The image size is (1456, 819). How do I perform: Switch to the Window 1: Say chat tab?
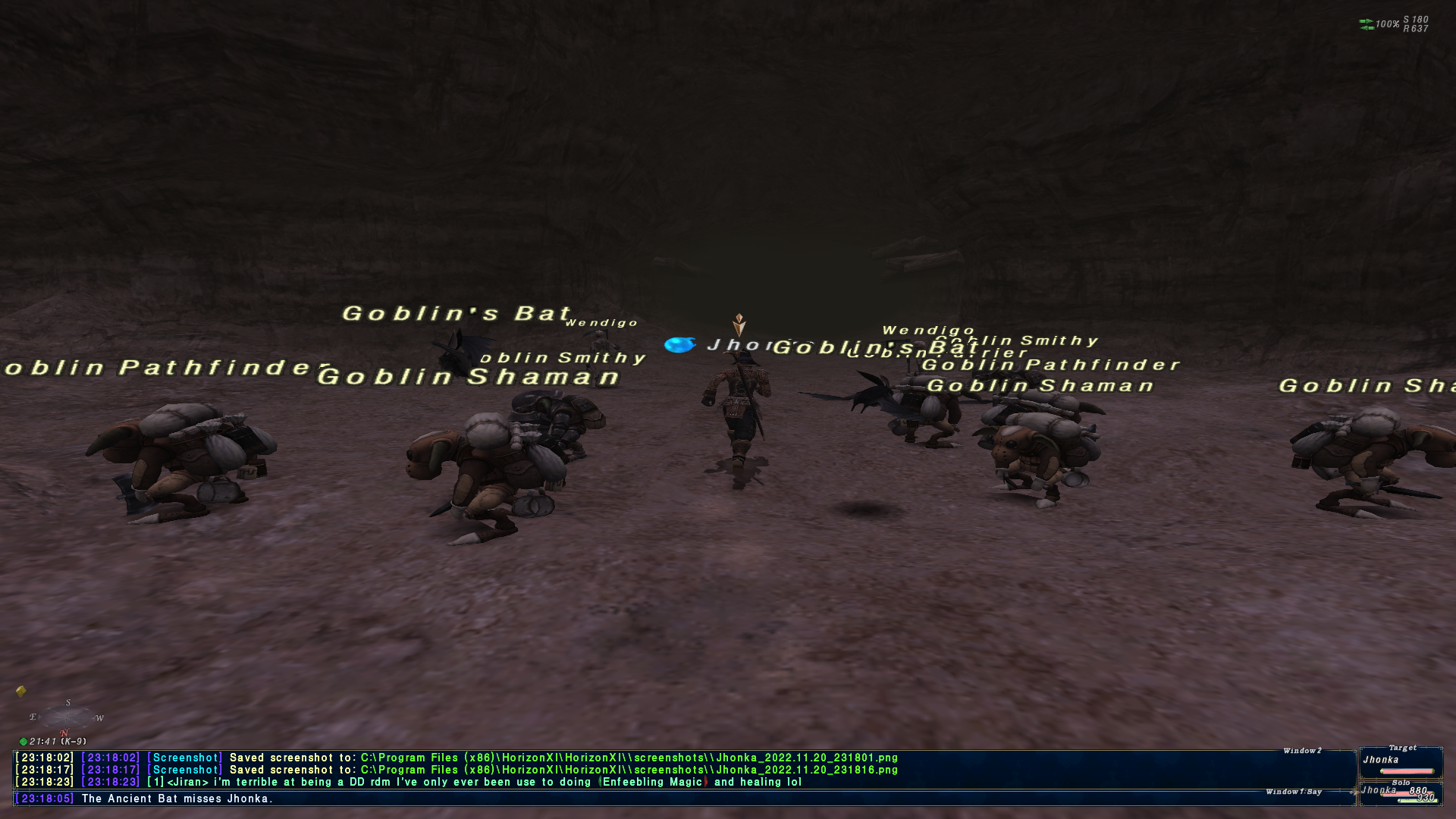(x=1294, y=791)
